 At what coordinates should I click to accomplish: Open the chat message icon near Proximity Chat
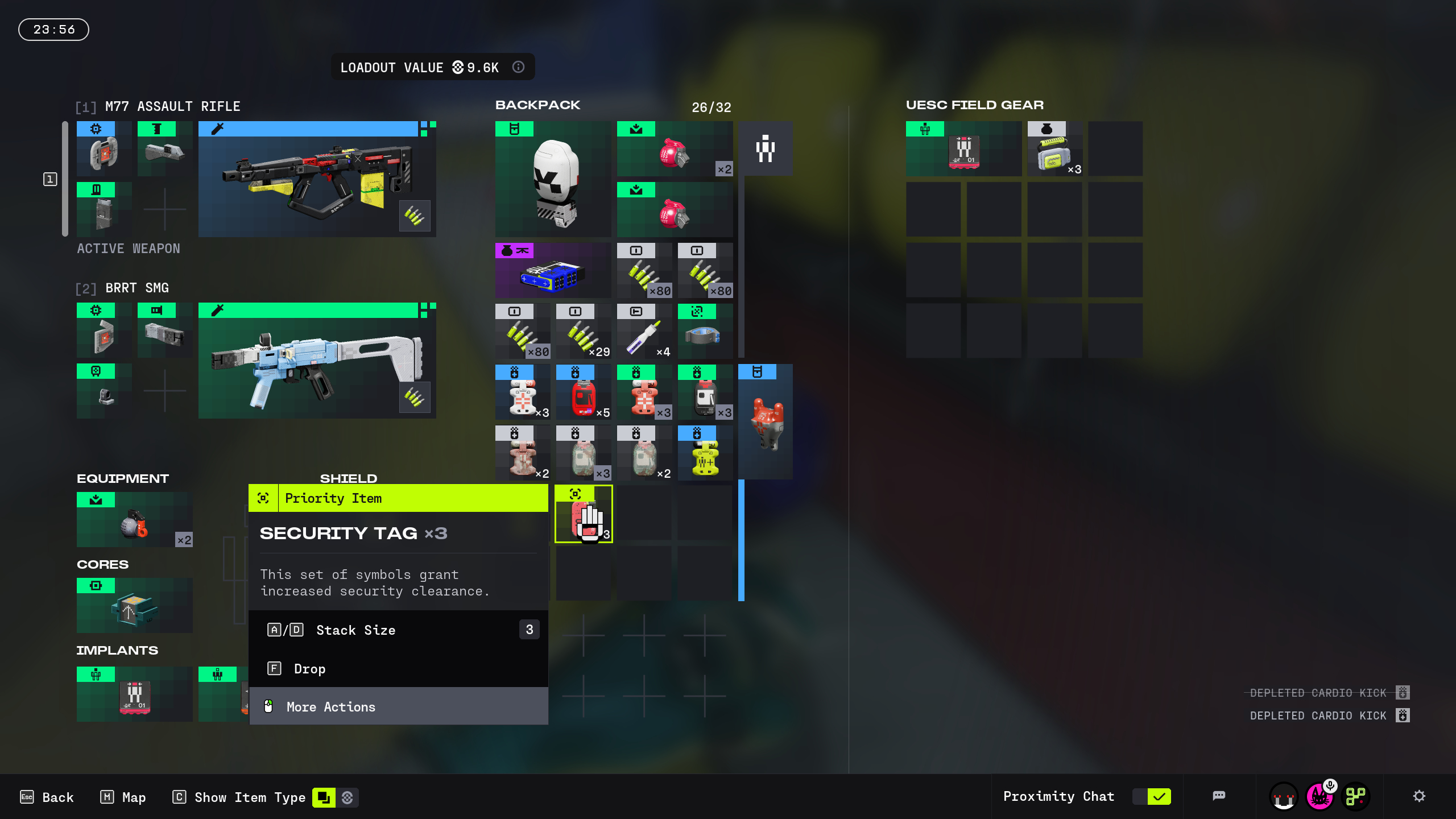(x=1219, y=796)
